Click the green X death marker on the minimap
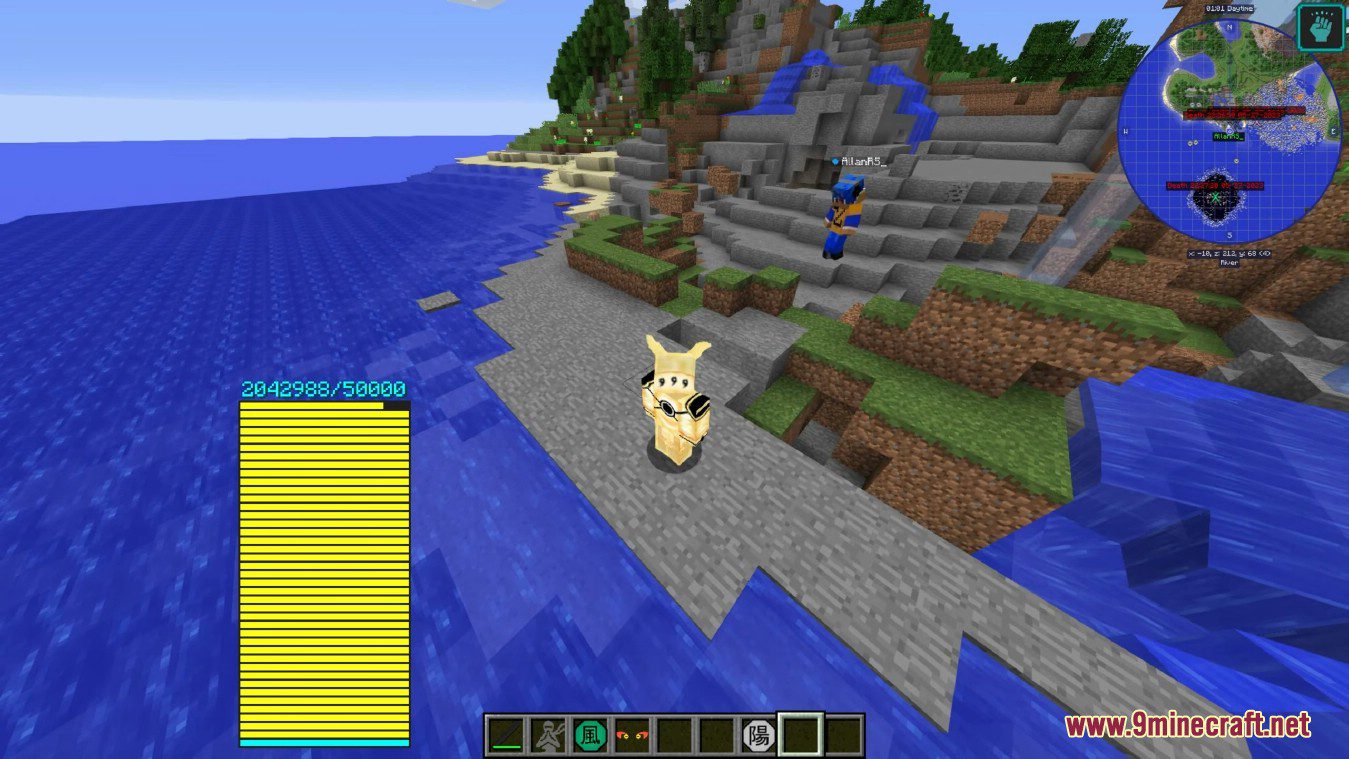Image resolution: width=1349 pixels, height=759 pixels. click(x=1215, y=197)
